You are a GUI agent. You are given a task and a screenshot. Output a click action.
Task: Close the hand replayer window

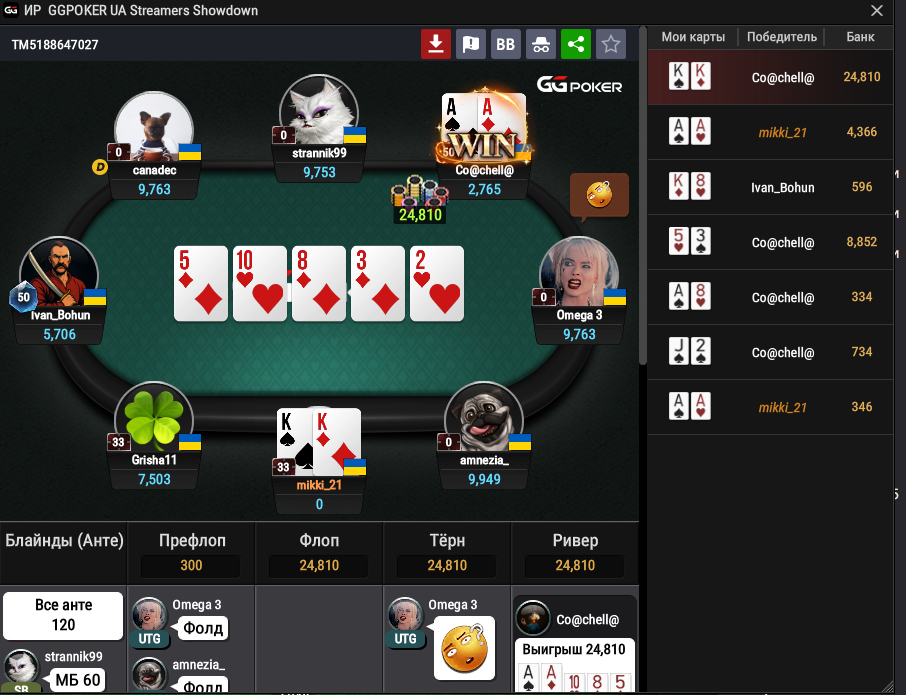coord(876,11)
